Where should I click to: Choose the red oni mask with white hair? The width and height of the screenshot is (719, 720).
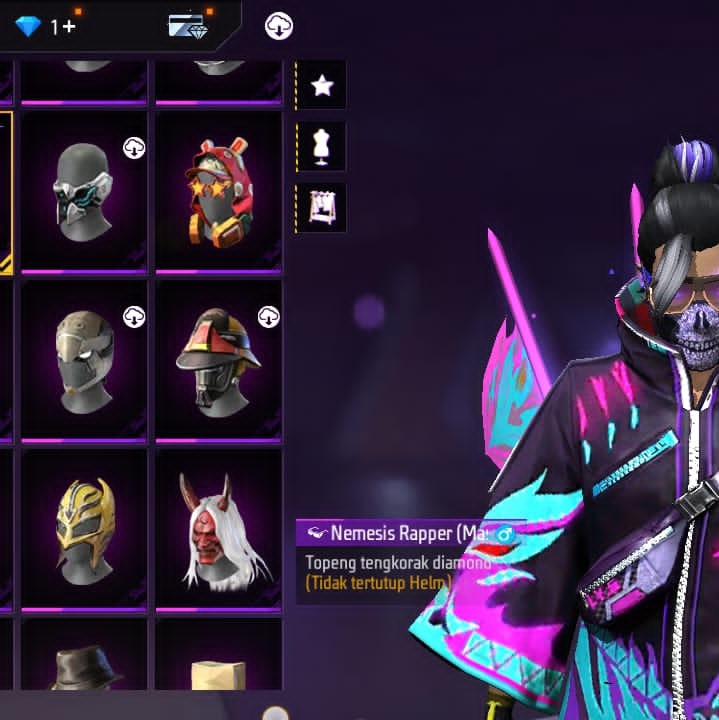(217, 530)
